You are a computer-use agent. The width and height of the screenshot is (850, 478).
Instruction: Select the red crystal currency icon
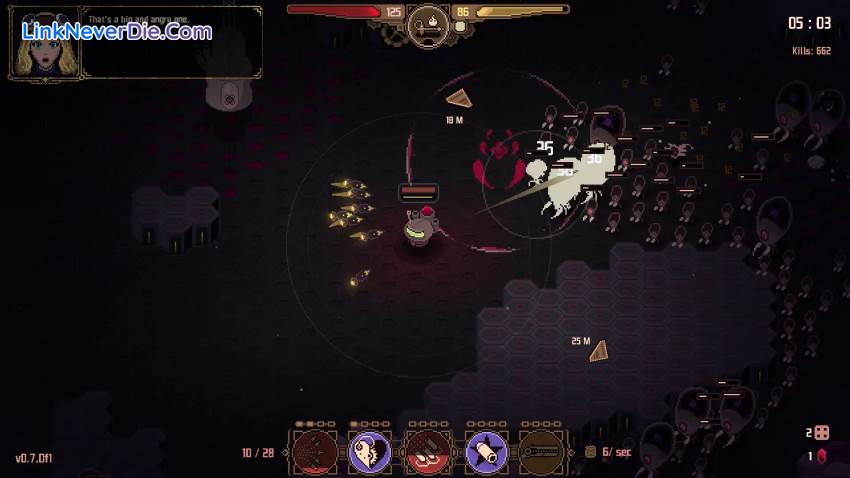click(x=822, y=456)
